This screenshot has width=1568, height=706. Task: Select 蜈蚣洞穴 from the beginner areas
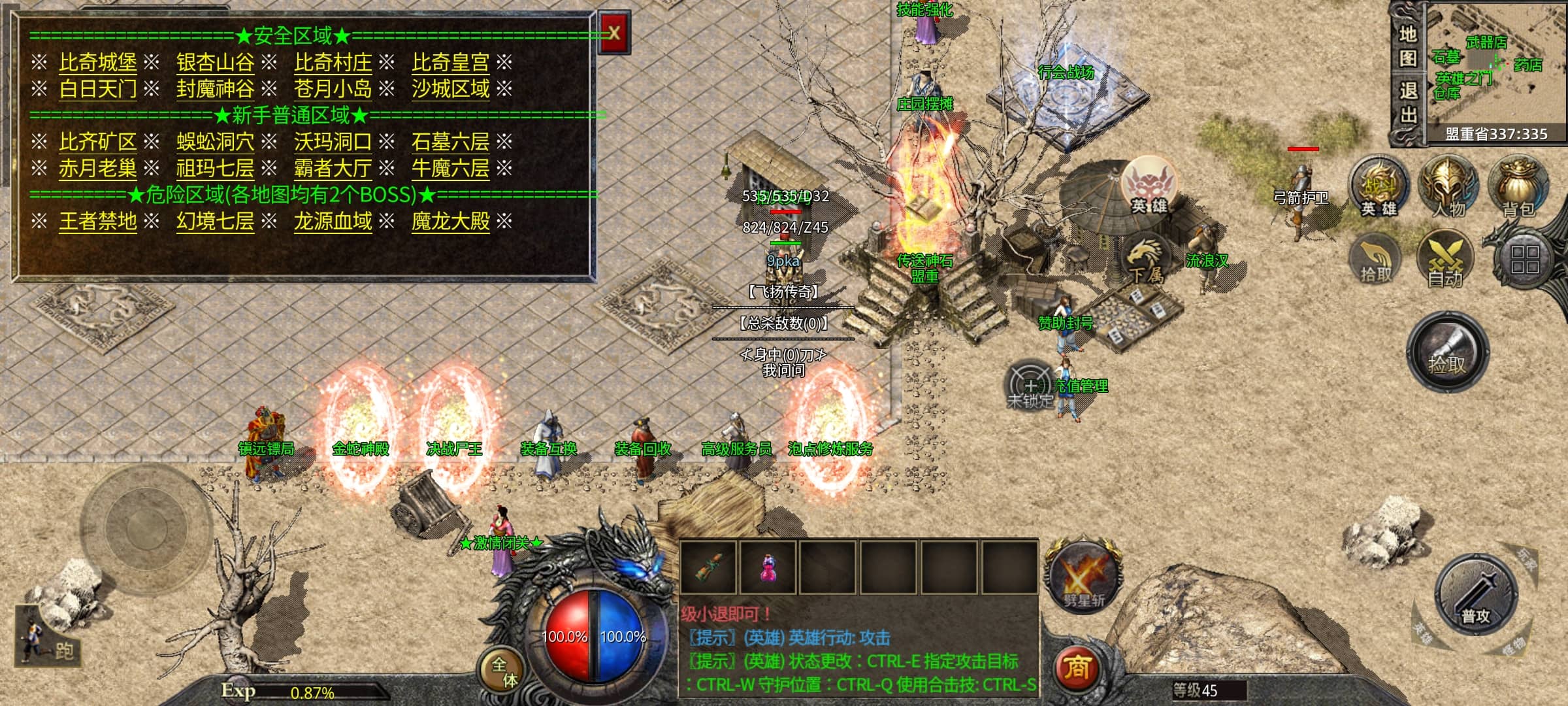(x=215, y=142)
